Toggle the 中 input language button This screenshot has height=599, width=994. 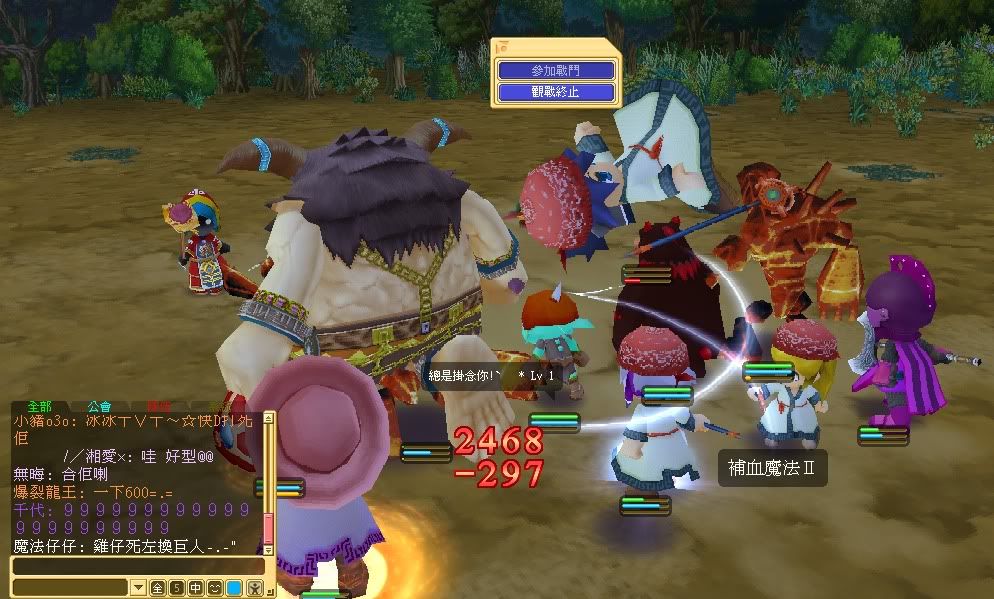[x=195, y=587]
